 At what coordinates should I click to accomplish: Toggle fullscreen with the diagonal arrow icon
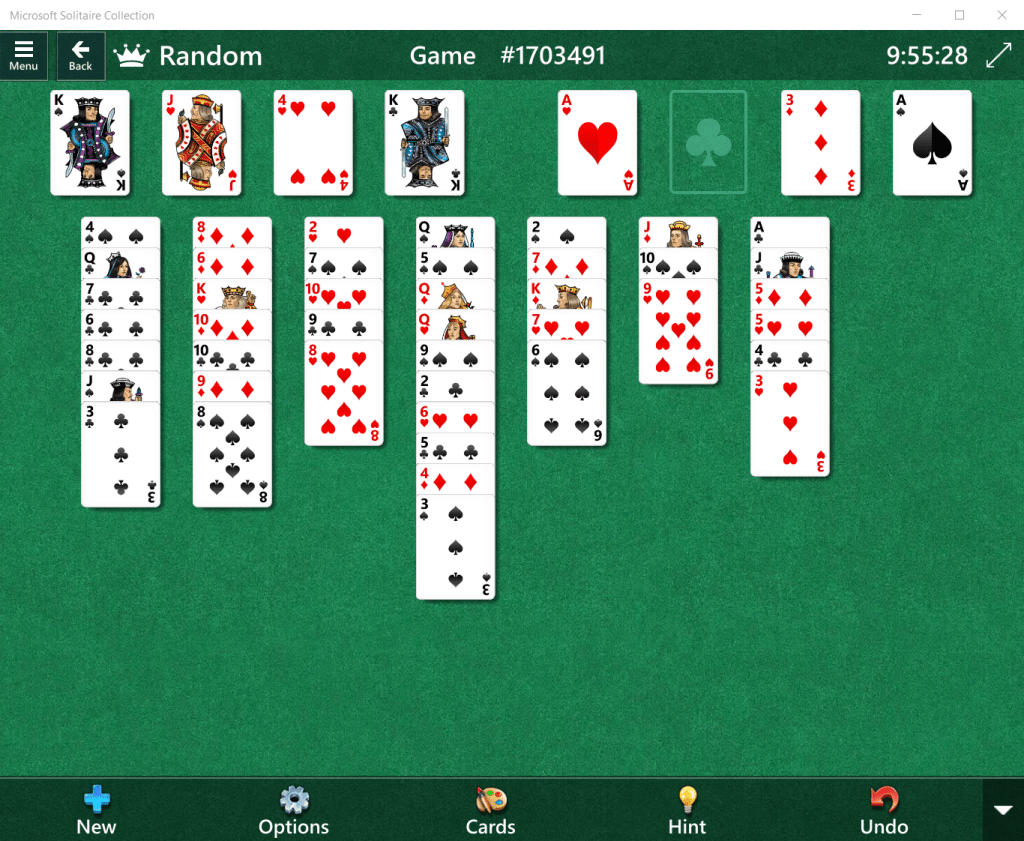click(x=998, y=56)
